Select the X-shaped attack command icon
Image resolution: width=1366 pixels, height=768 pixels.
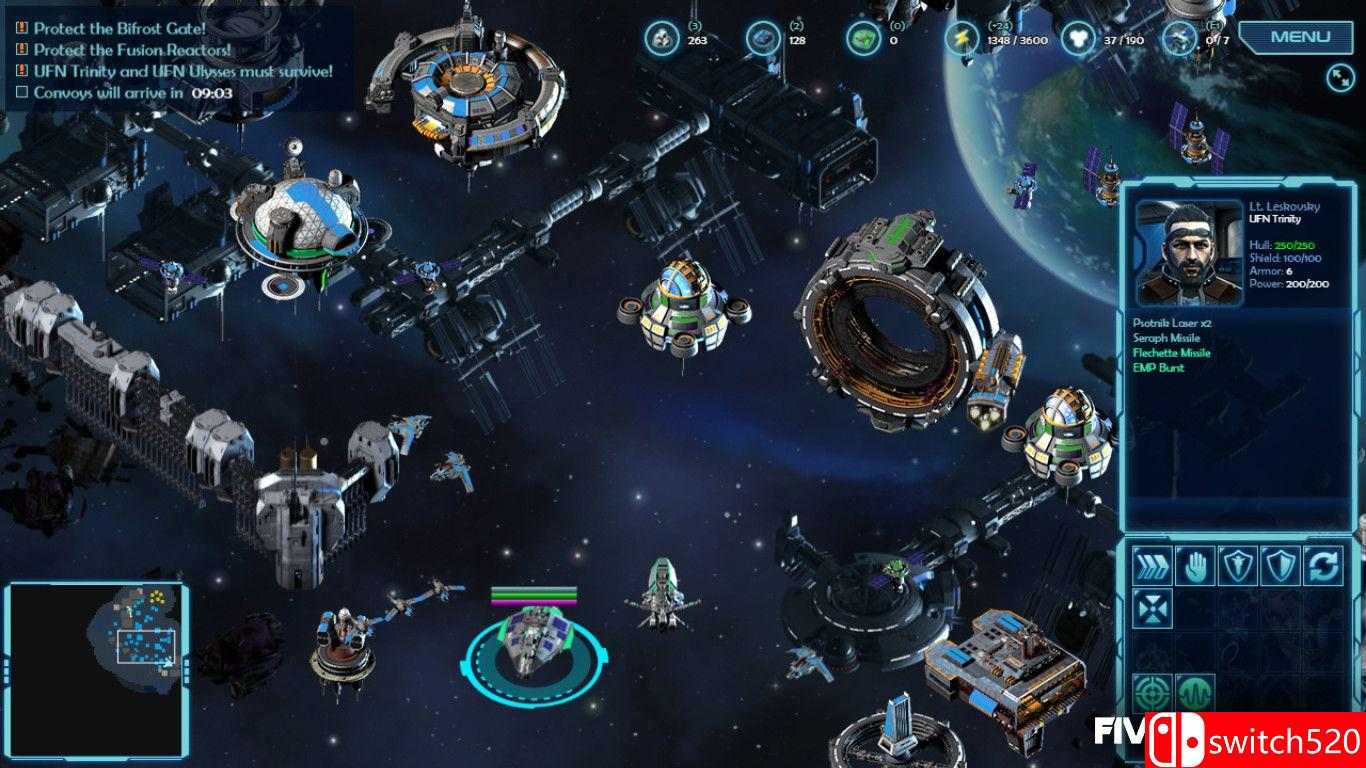click(x=1152, y=607)
